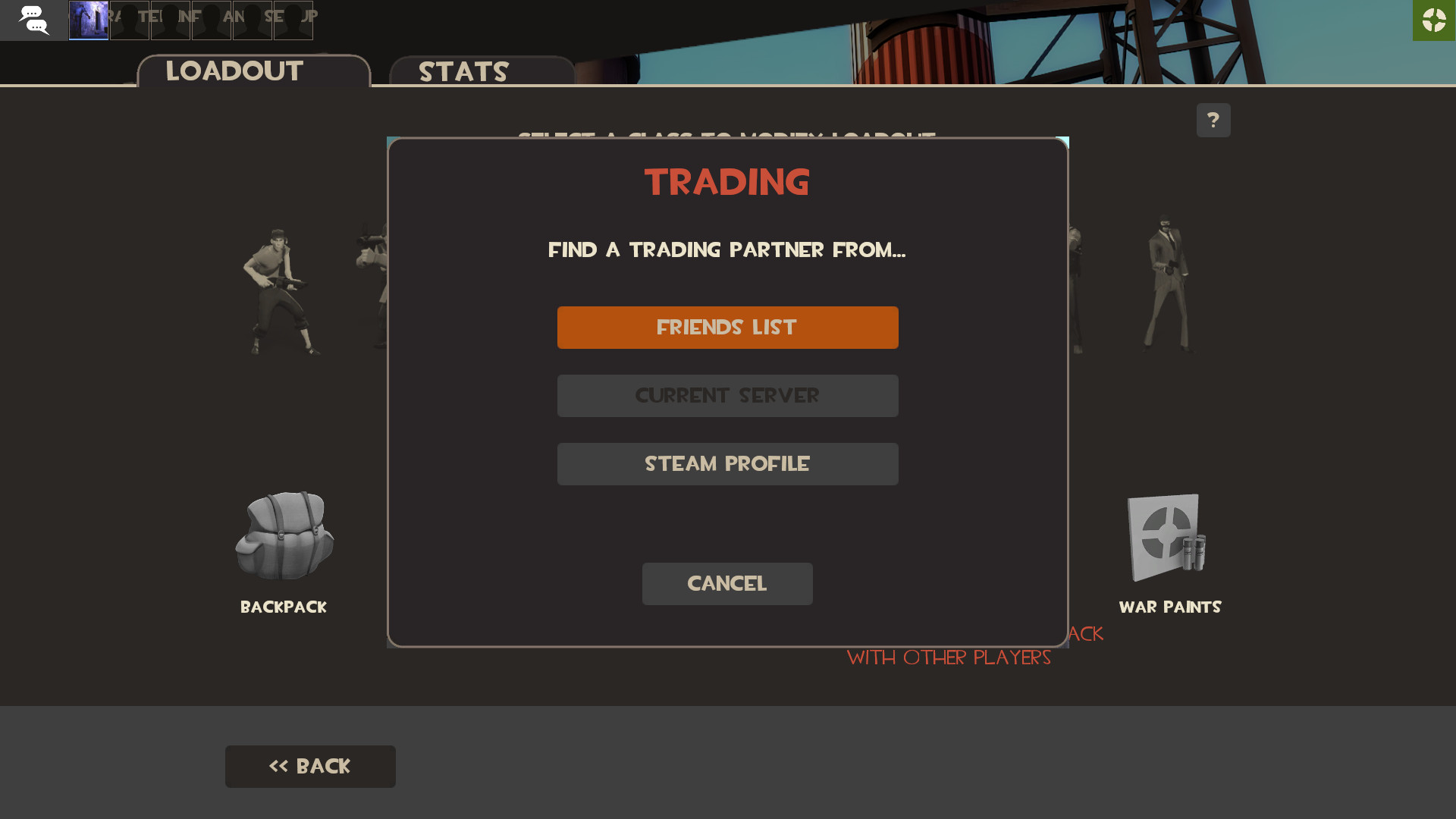Click the Steam icon in top-right corner
The height and width of the screenshot is (819, 1456).
point(1434,20)
